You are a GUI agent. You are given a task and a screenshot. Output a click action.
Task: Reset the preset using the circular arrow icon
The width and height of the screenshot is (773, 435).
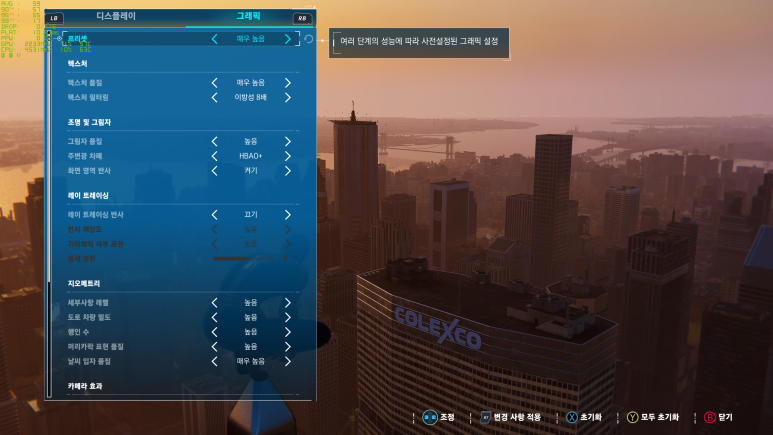click(308, 39)
